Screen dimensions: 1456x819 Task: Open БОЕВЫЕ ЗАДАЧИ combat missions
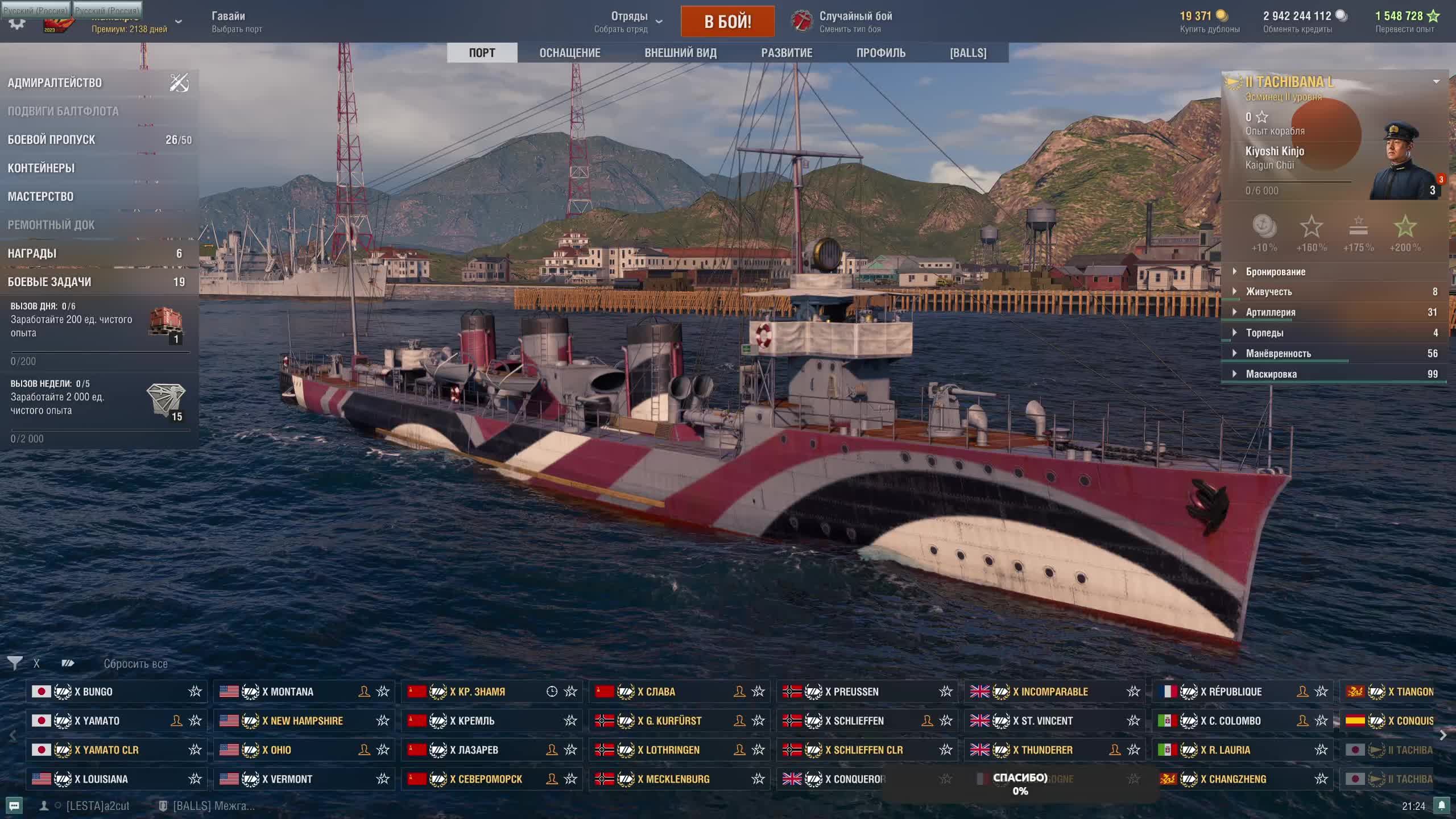(x=49, y=282)
